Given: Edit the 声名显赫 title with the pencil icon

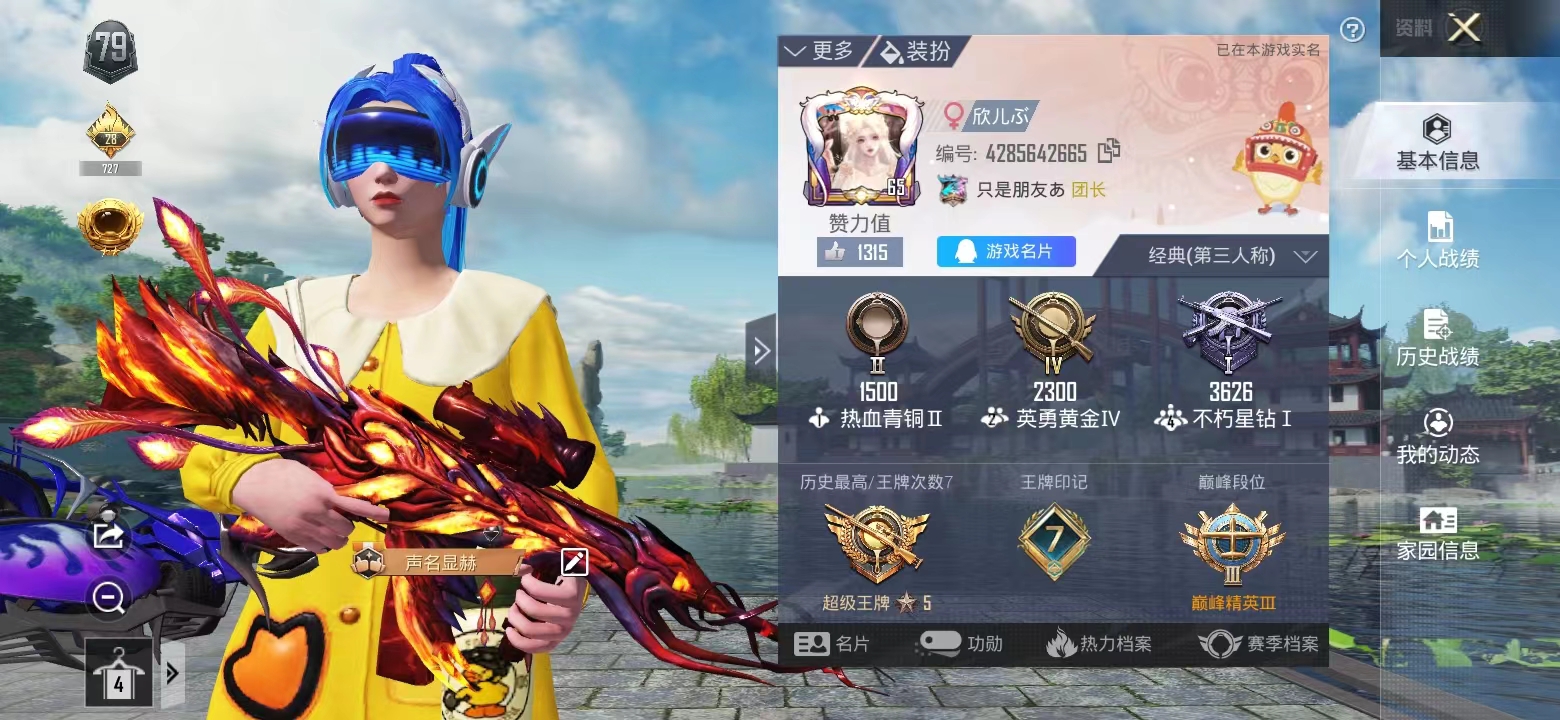Looking at the screenshot, I should 574,562.
